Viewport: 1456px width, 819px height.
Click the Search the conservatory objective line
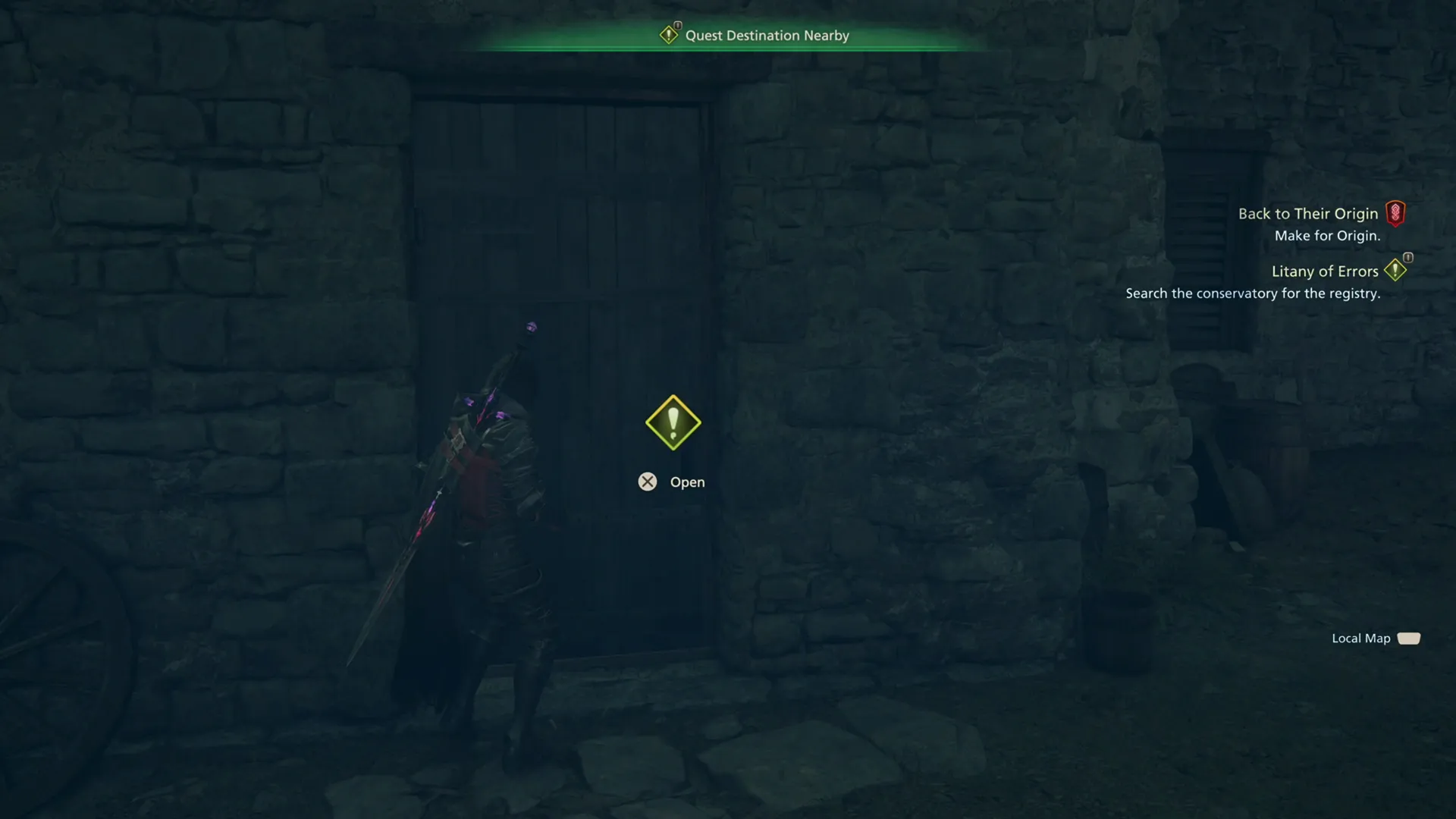[1253, 293]
